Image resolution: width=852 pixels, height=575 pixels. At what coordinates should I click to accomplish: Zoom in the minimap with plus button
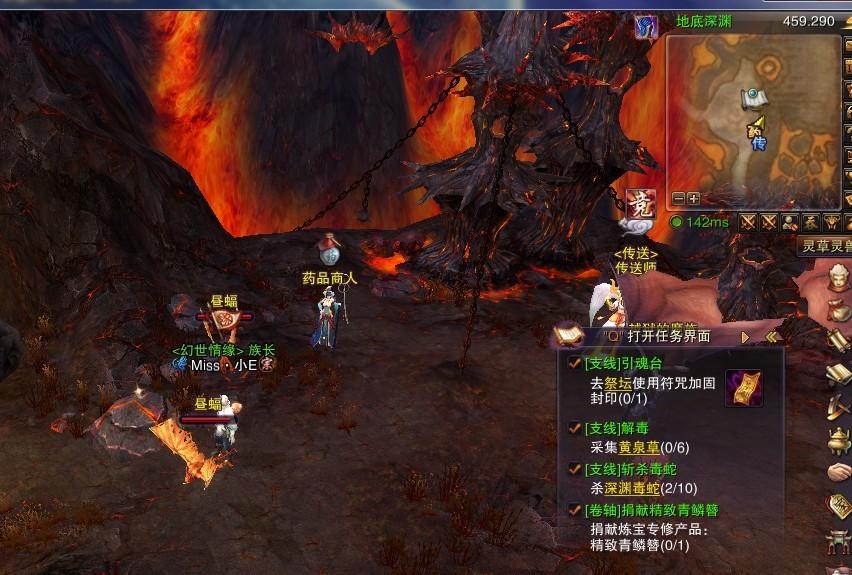coord(693,198)
